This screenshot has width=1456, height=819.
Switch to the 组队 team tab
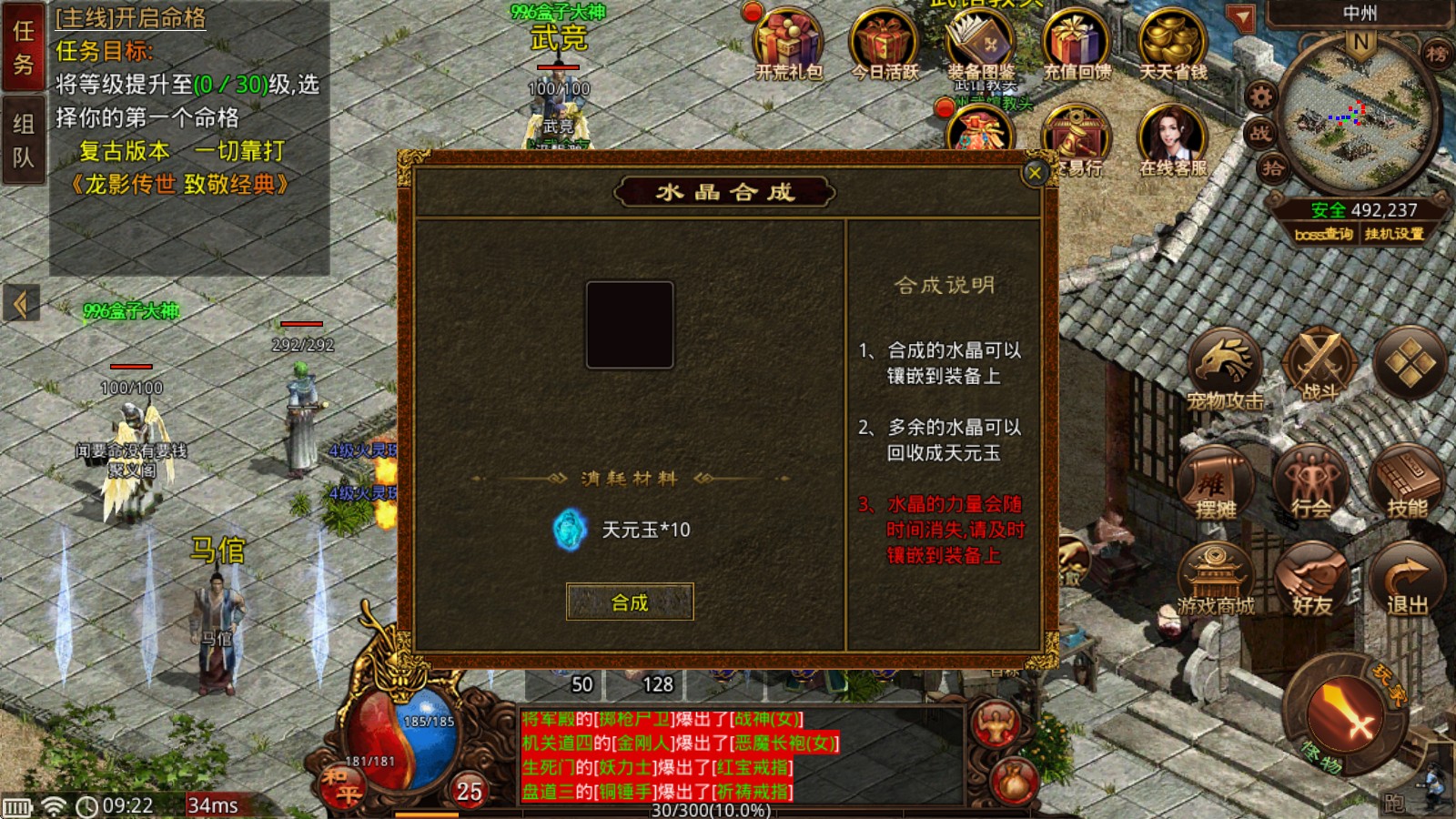pos(23,136)
